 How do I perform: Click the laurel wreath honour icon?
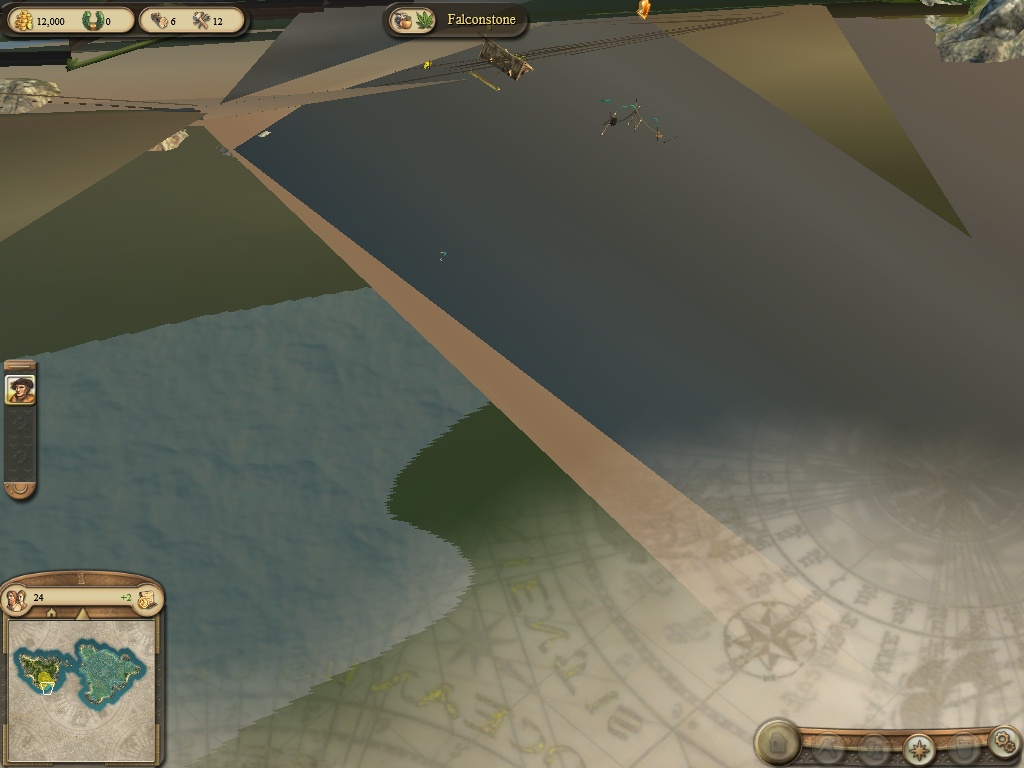point(93,20)
